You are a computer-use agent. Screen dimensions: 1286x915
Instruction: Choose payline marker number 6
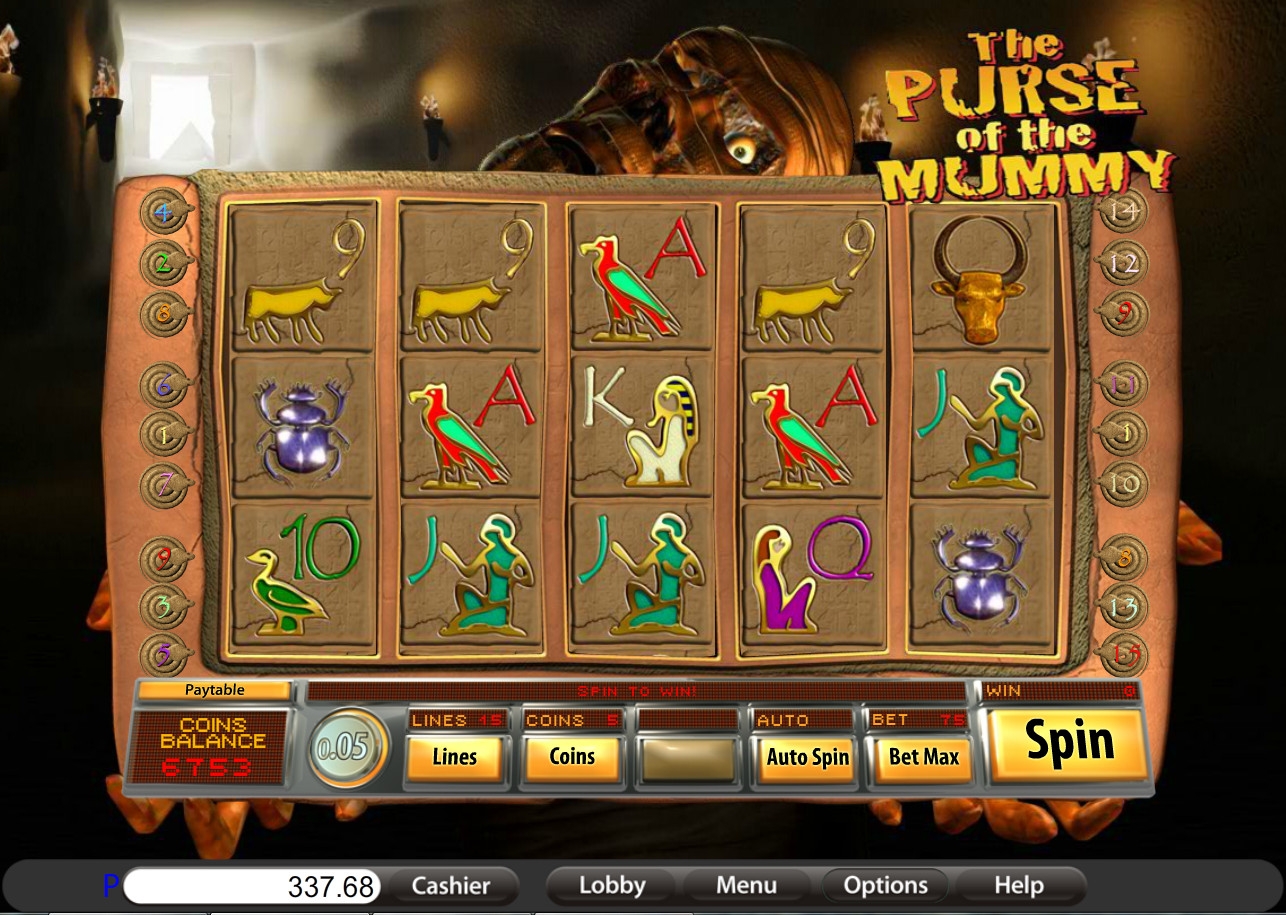pyautogui.click(x=163, y=383)
